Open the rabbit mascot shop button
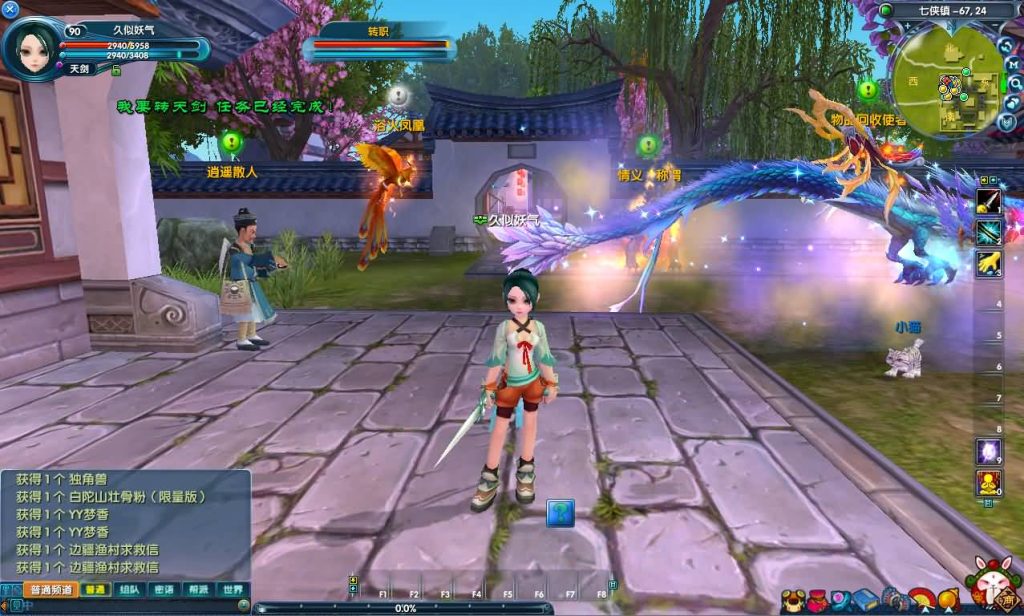This screenshot has height=616, width=1024. tap(994, 585)
